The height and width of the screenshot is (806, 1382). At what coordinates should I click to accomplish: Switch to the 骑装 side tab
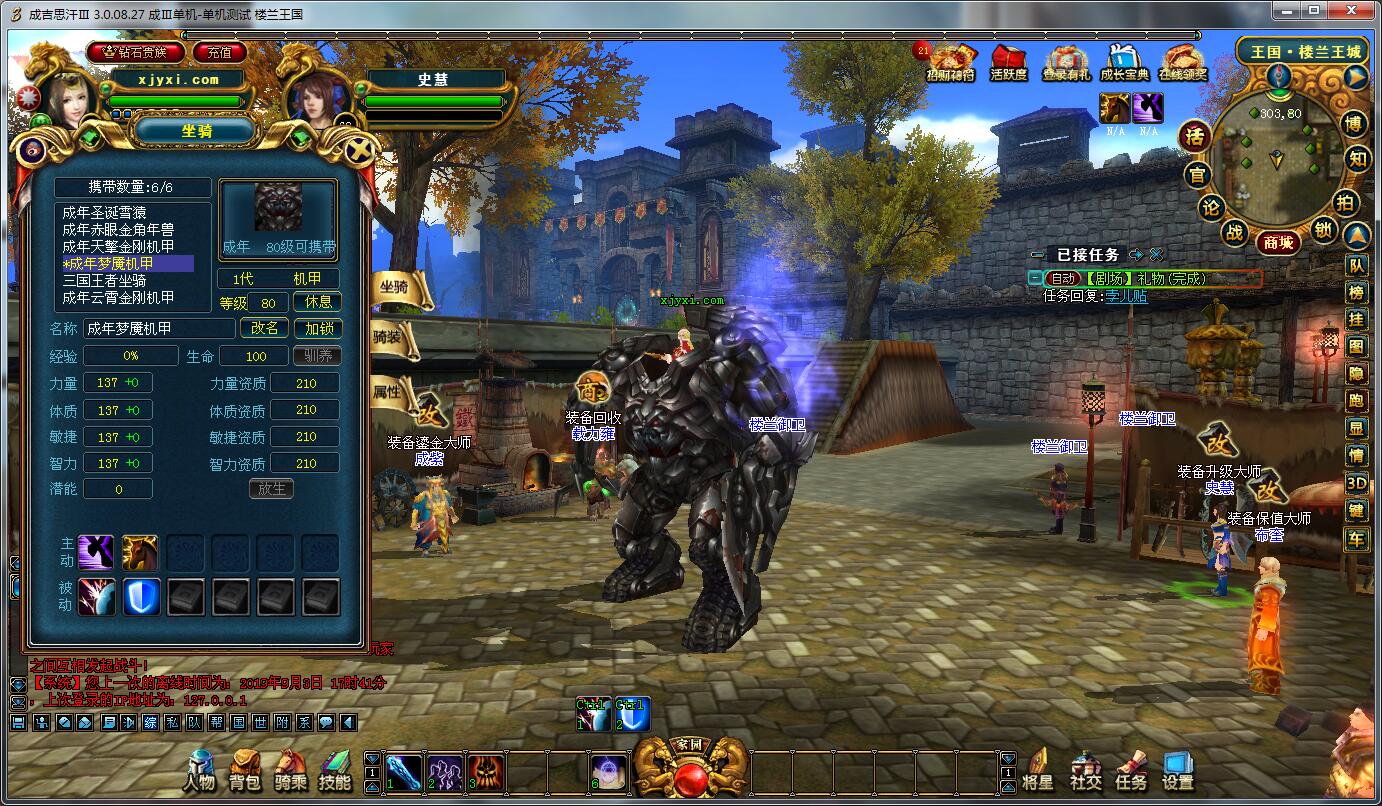tap(396, 338)
